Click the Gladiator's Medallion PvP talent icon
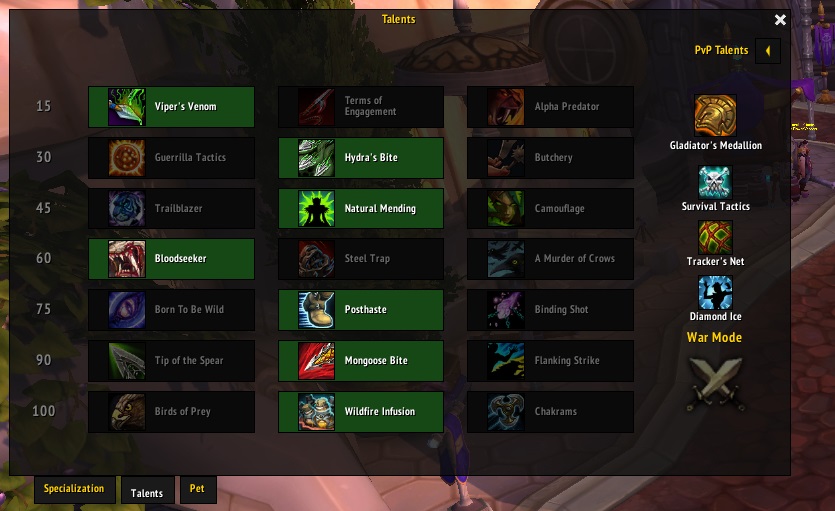Image resolution: width=835 pixels, height=511 pixels. pyautogui.click(x=715, y=116)
